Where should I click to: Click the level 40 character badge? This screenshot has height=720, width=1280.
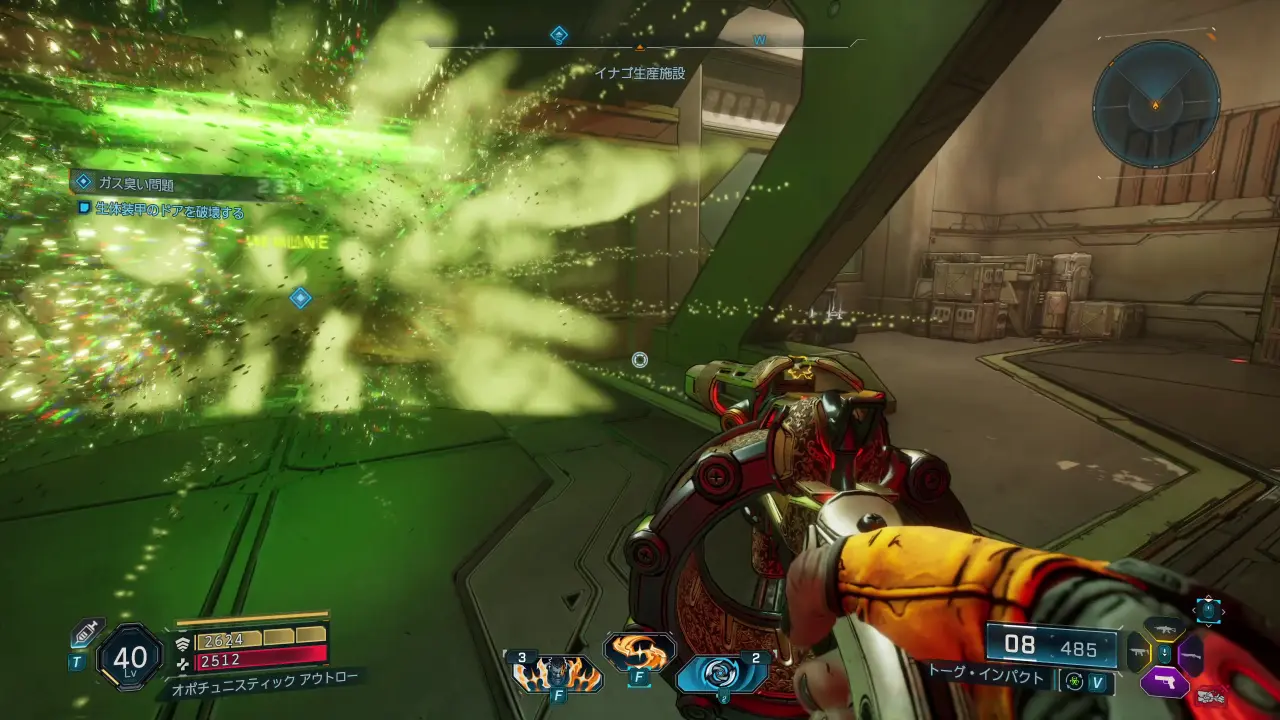click(130, 657)
